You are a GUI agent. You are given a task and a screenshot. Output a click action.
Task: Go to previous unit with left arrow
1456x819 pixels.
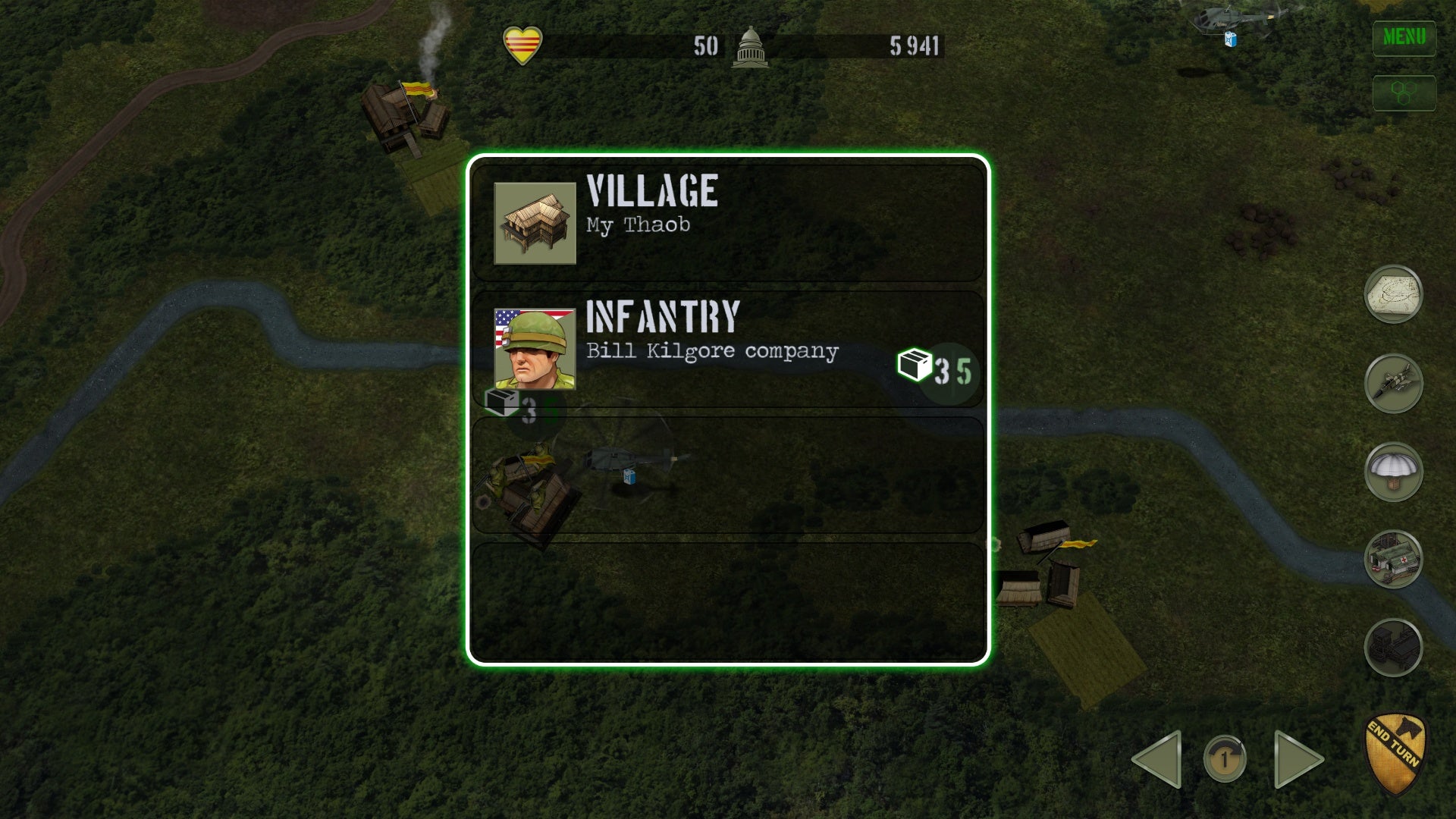click(x=1158, y=758)
